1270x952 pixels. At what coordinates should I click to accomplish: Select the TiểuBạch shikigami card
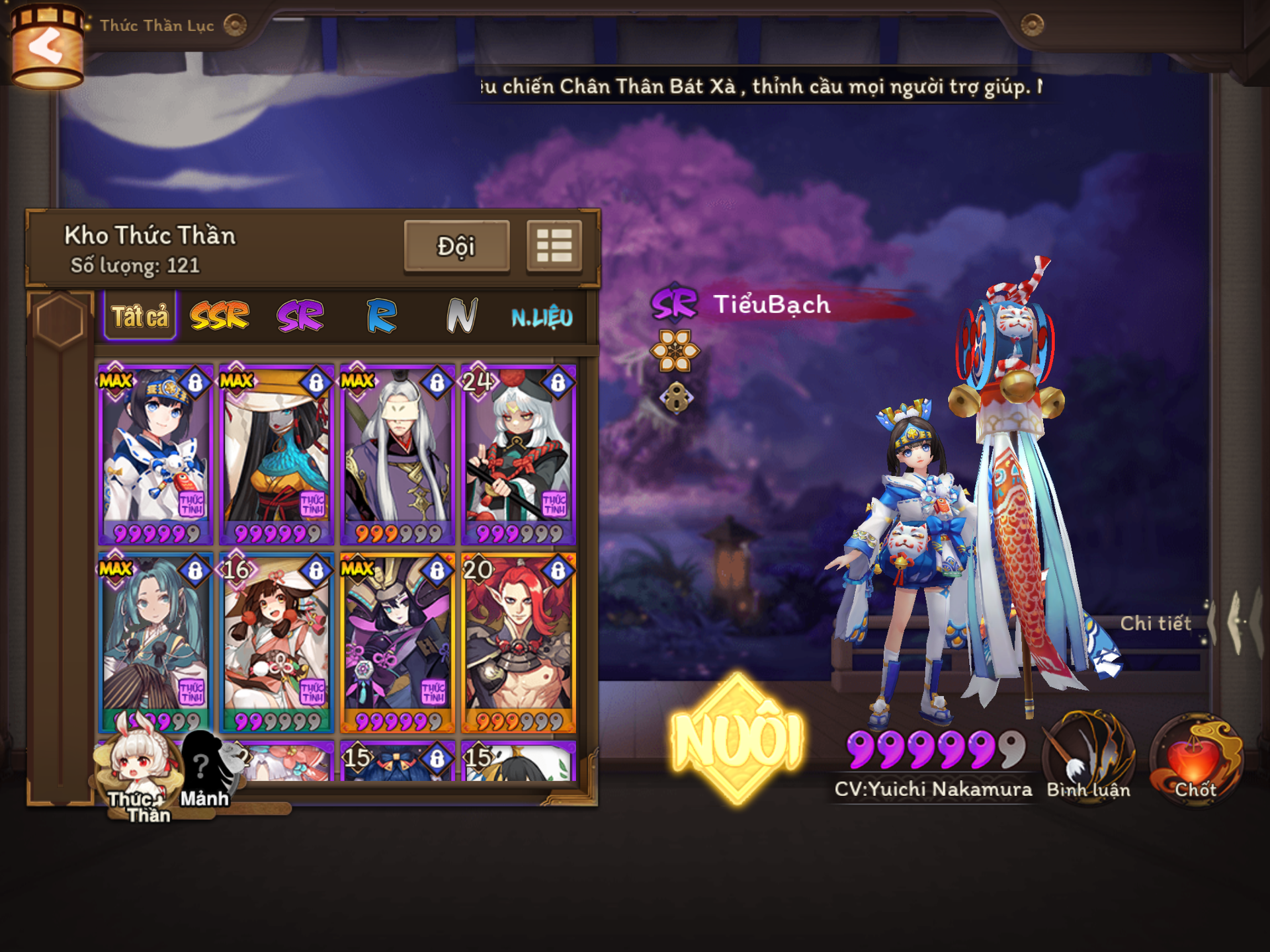pos(155,454)
